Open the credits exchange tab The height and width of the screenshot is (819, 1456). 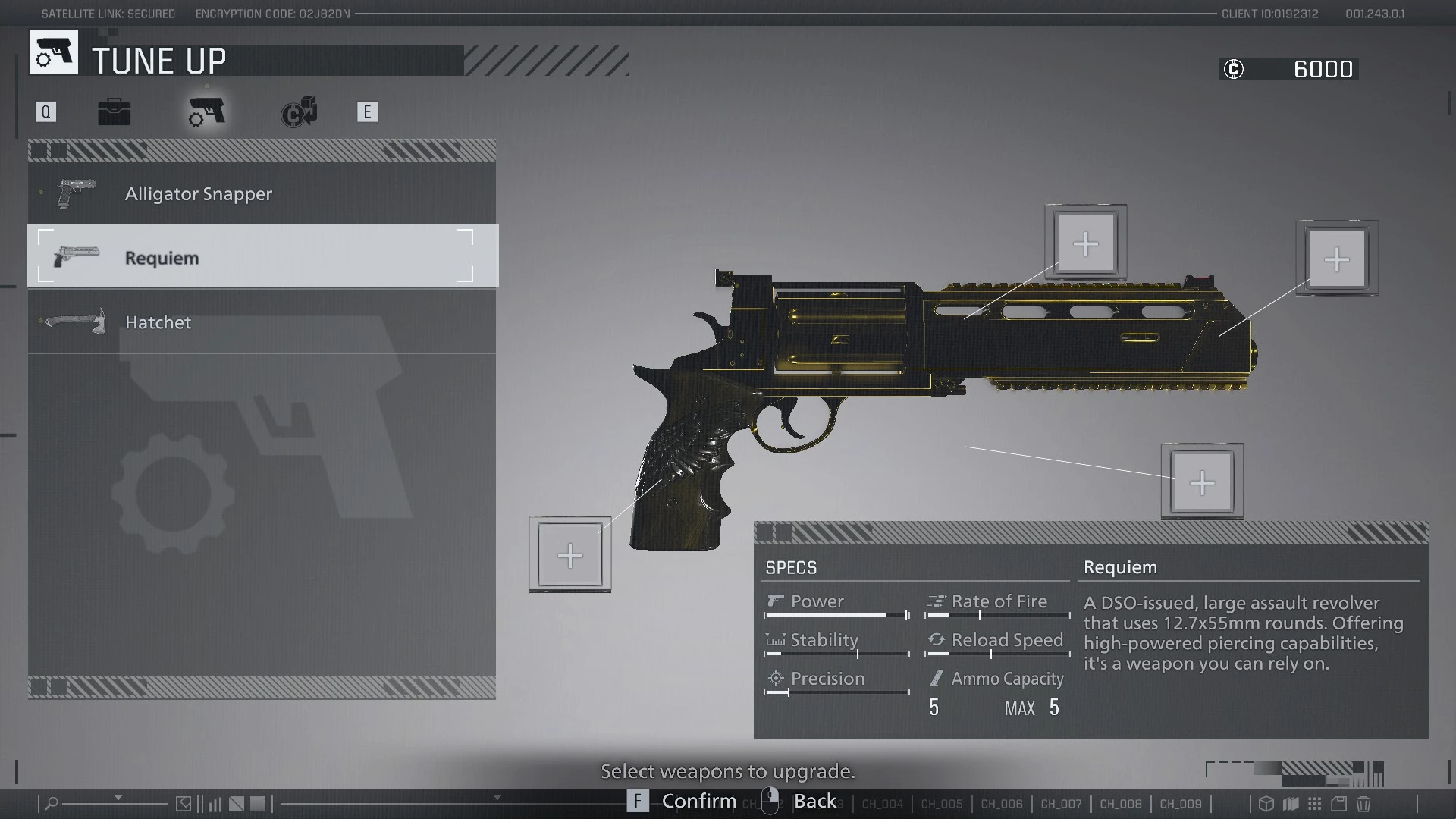(x=299, y=112)
